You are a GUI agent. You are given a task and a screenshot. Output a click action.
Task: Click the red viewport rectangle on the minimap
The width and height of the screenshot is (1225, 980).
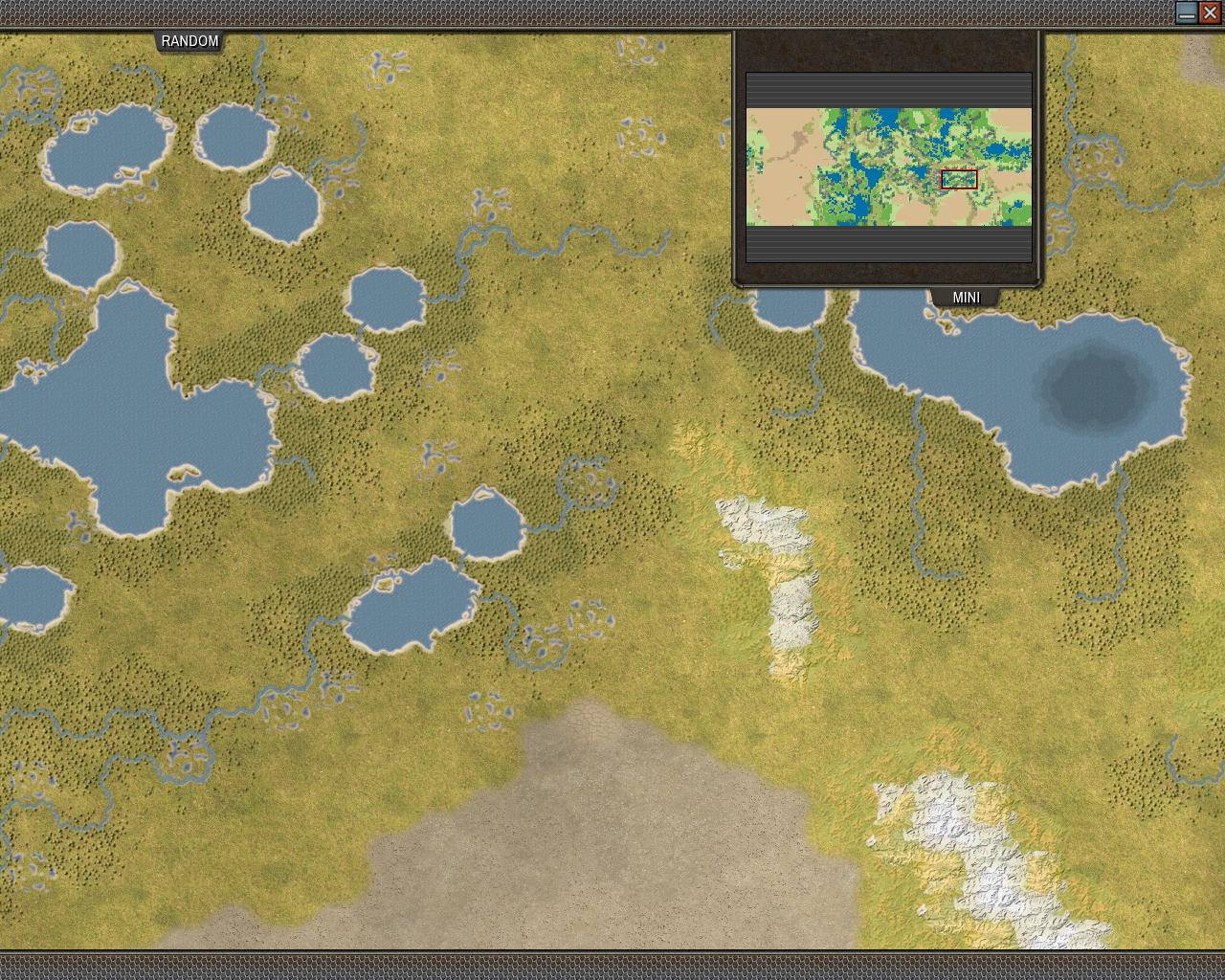pos(958,177)
